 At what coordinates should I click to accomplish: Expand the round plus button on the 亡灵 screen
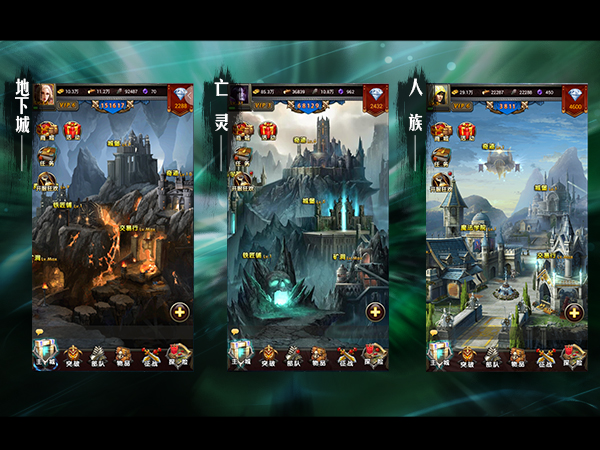[x=375, y=311]
